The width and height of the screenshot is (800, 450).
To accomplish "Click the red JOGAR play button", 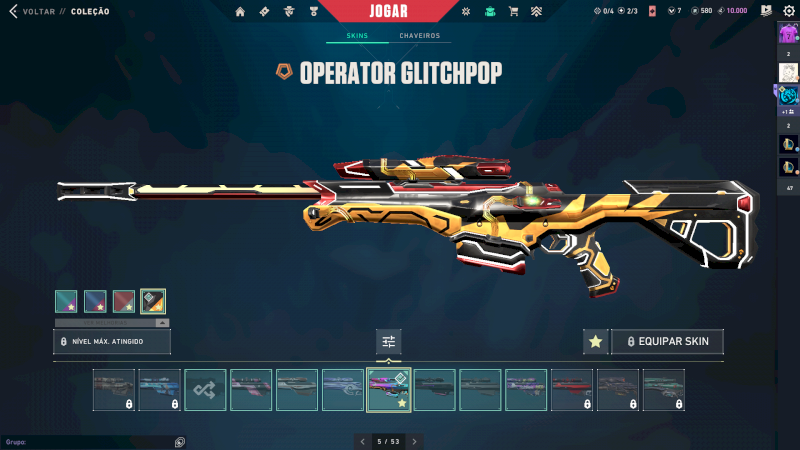I will point(399,11).
